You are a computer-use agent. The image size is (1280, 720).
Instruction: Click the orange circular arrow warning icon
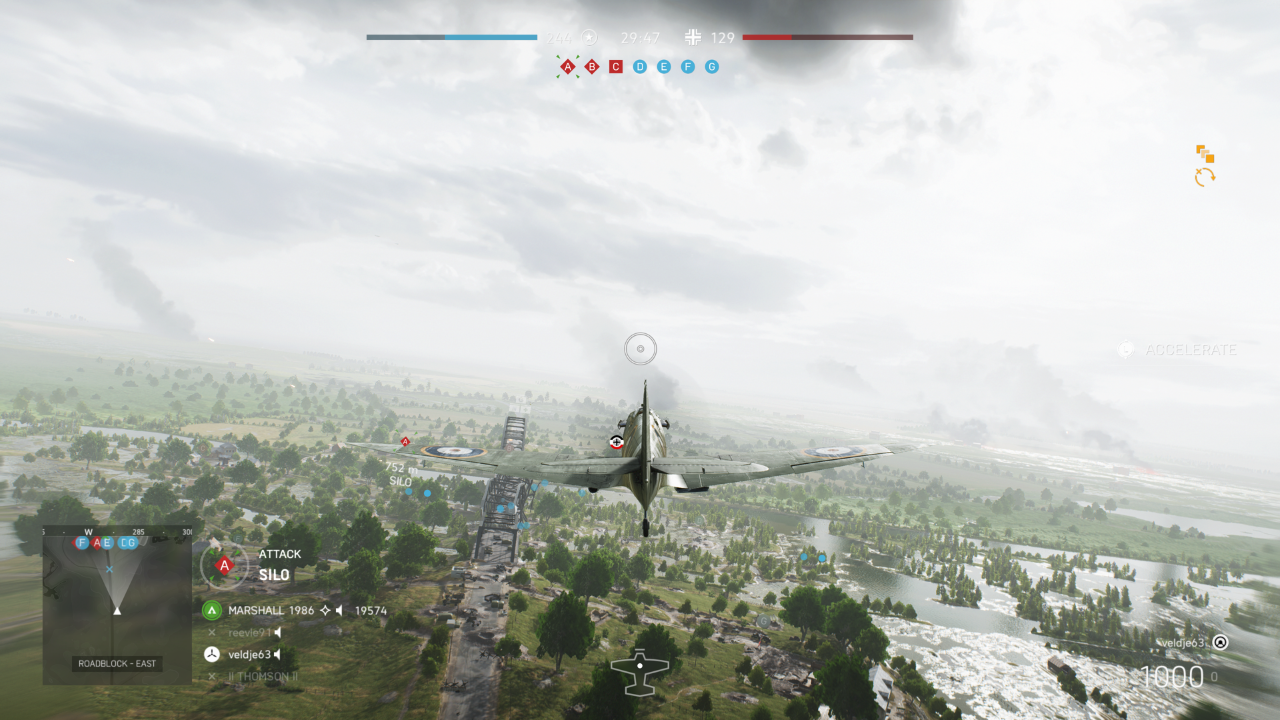1205,177
